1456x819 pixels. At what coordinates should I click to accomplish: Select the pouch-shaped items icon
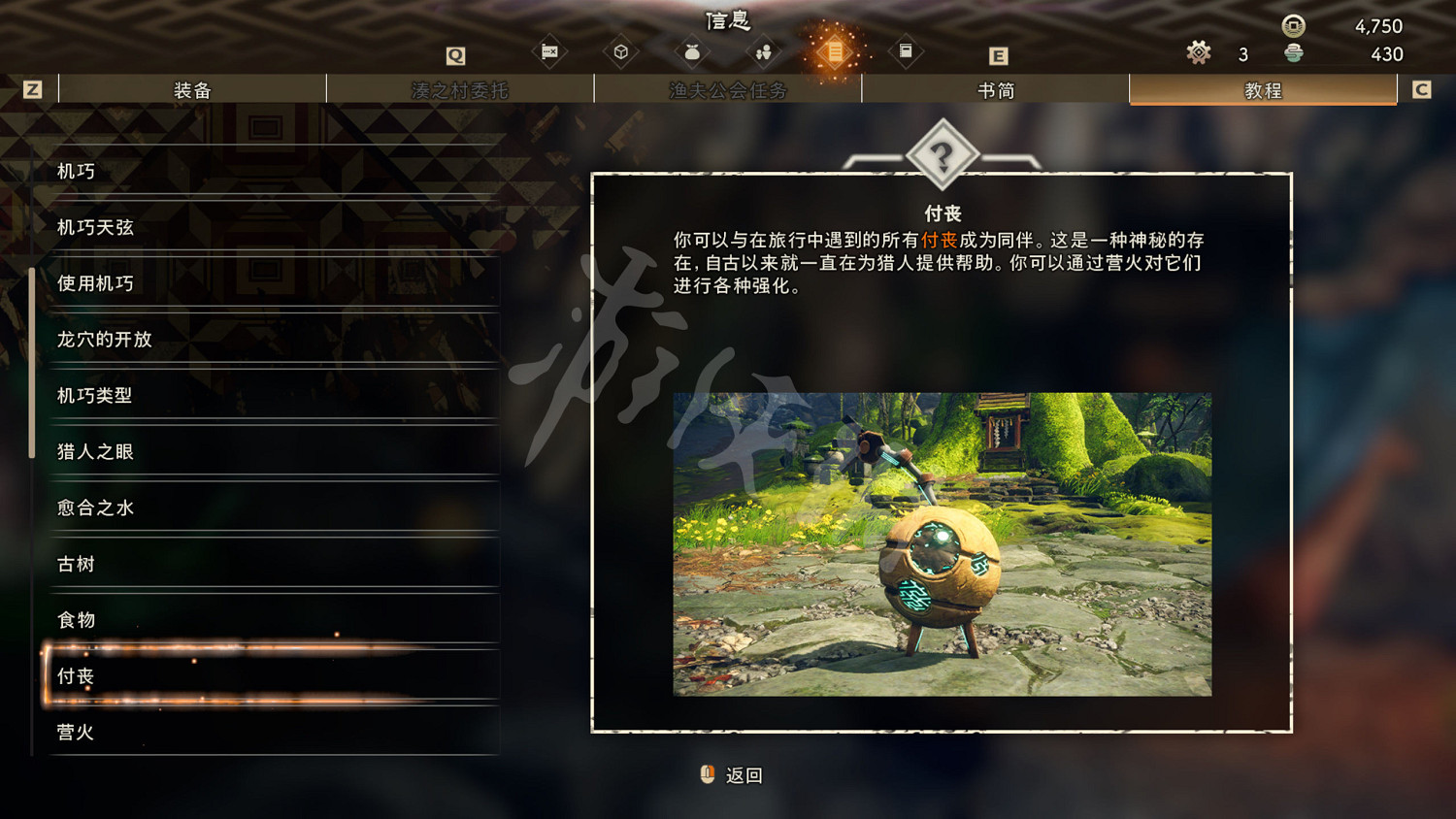click(x=692, y=53)
